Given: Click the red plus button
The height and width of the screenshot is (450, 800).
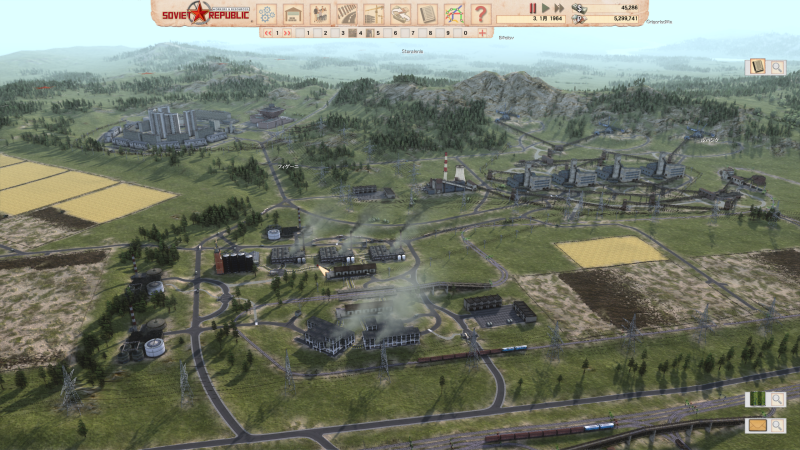Looking at the screenshot, I should pos(482,32).
